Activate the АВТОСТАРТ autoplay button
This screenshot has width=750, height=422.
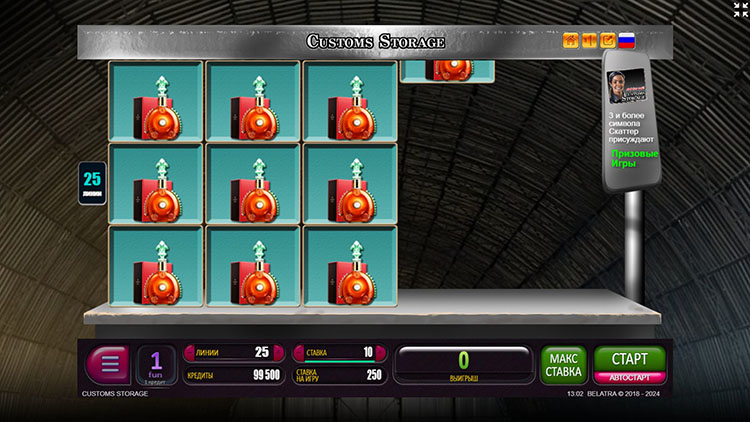click(629, 378)
